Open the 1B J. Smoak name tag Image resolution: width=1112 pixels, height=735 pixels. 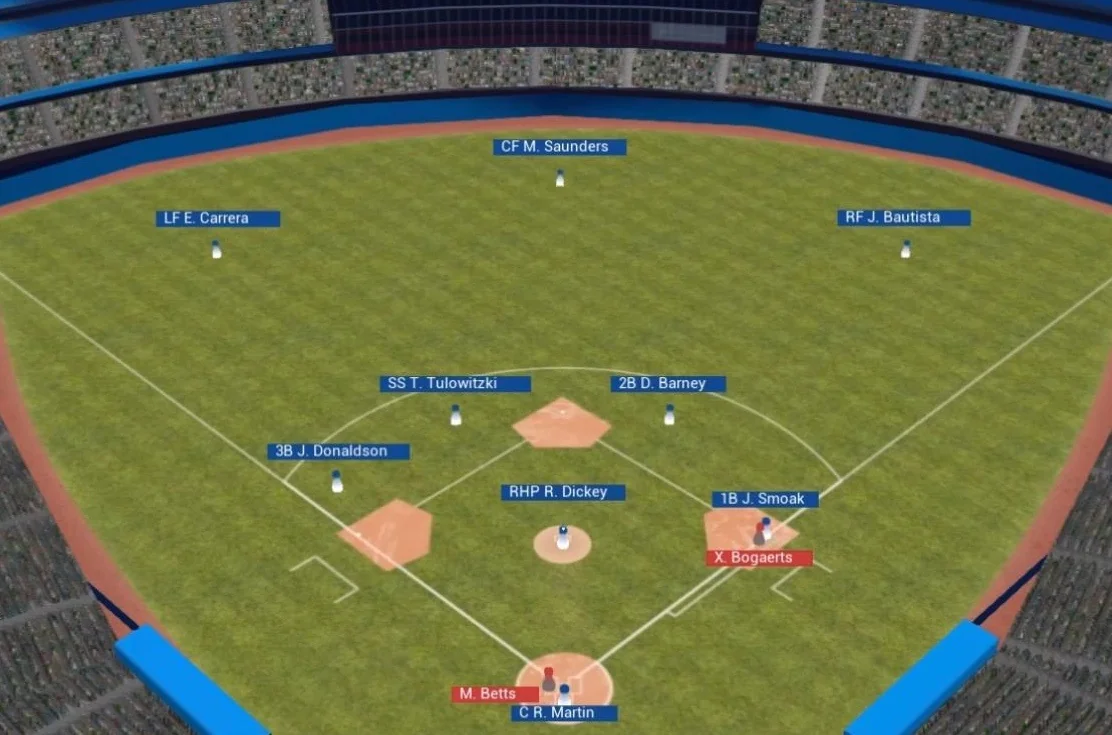765,499
